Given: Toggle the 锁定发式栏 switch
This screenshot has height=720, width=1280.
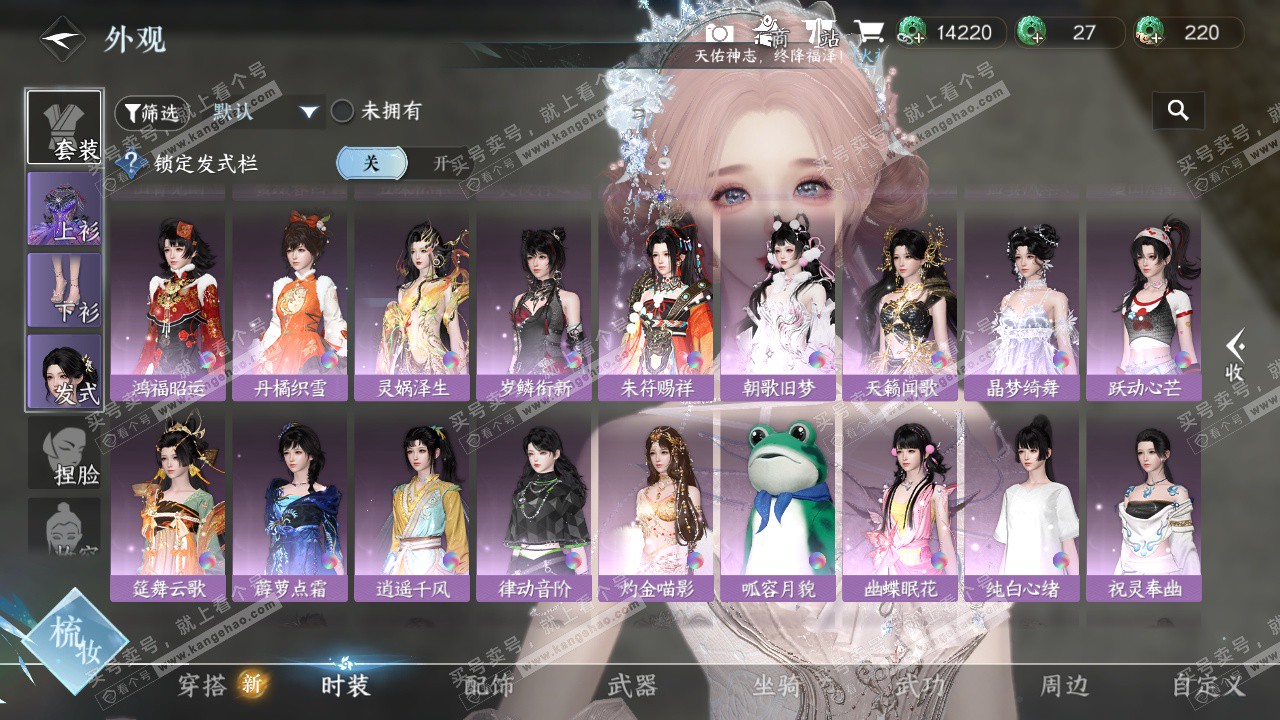Looking at the screenshot, I should 404,163.
